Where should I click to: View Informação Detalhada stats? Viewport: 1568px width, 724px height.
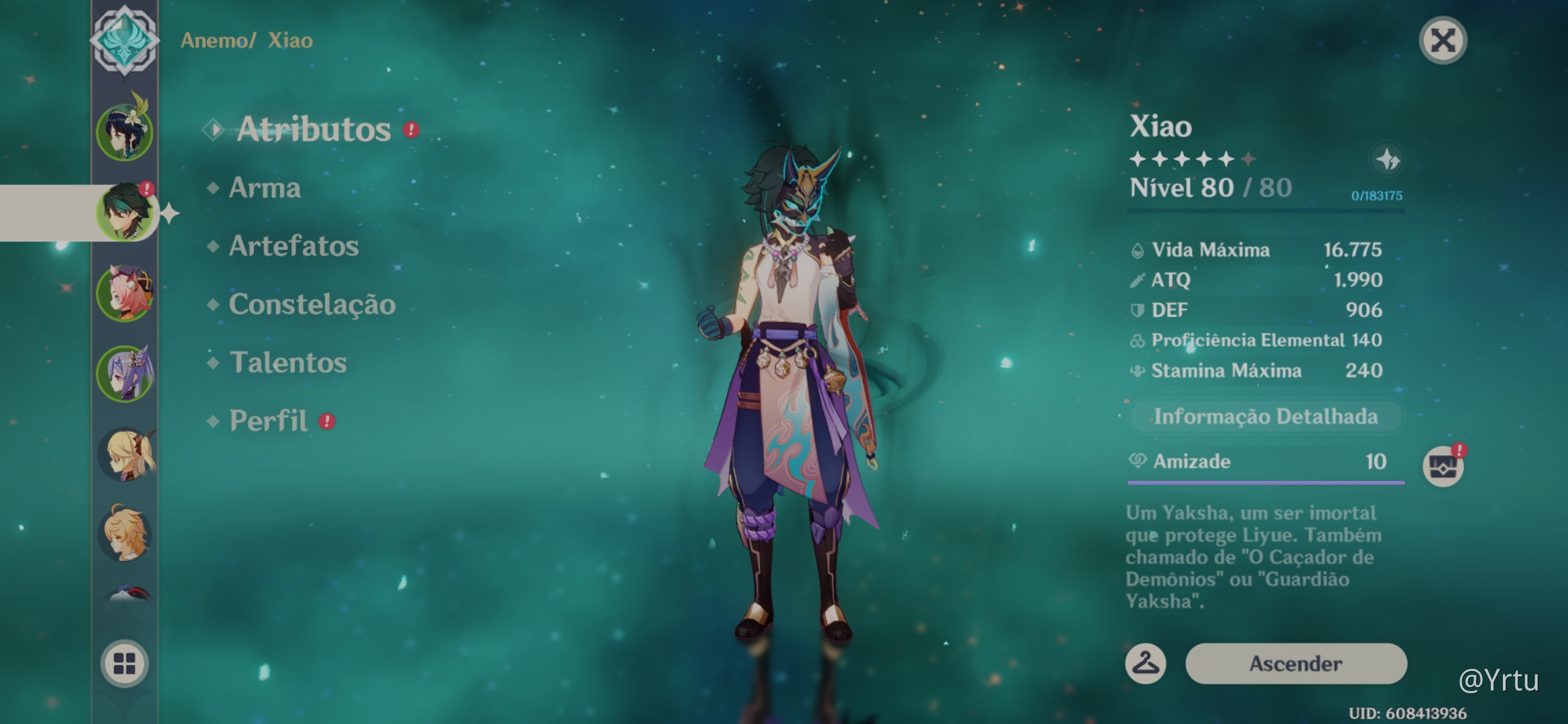[x=1265, y=417]
